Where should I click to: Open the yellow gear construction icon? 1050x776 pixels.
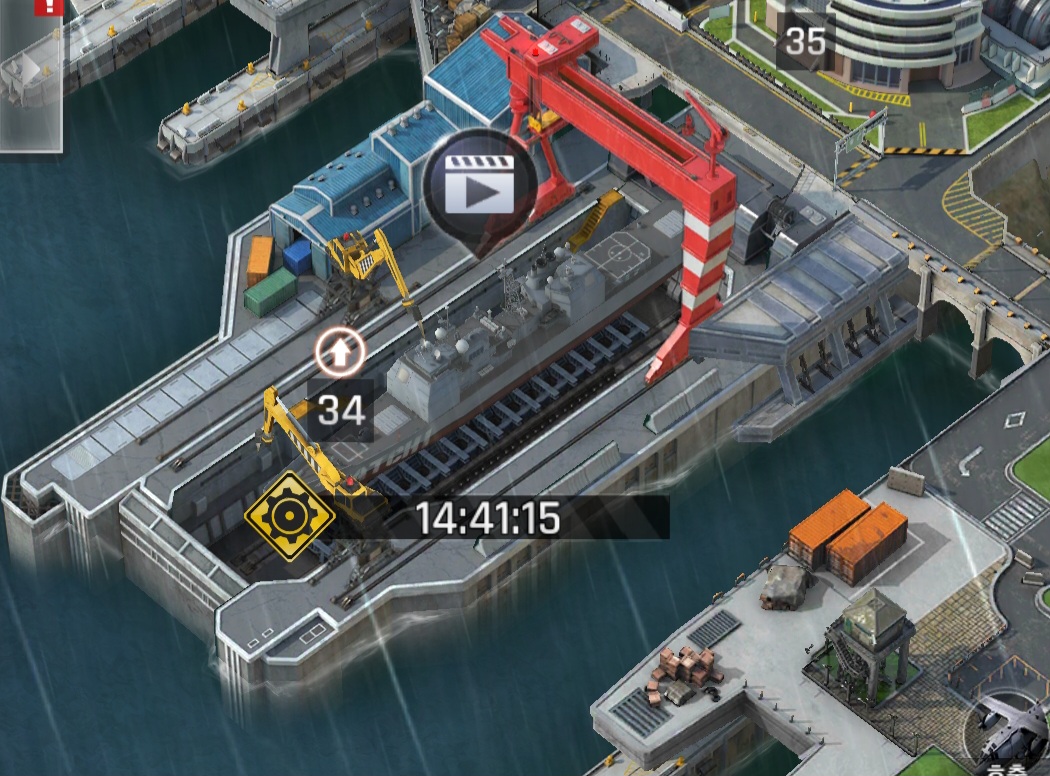[291, 517]
